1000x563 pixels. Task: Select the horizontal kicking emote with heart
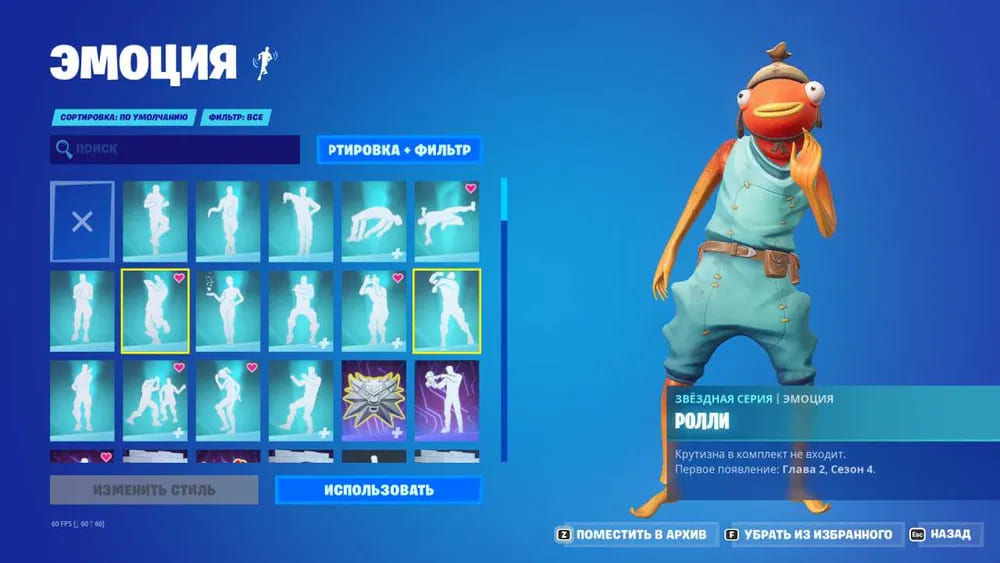point(447,221)
